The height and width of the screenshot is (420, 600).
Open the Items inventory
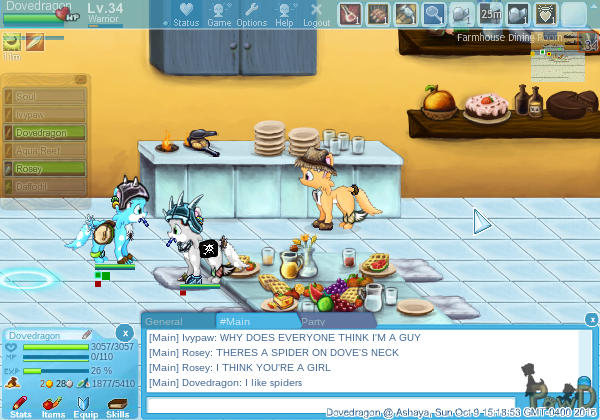[x=53, y=403]
